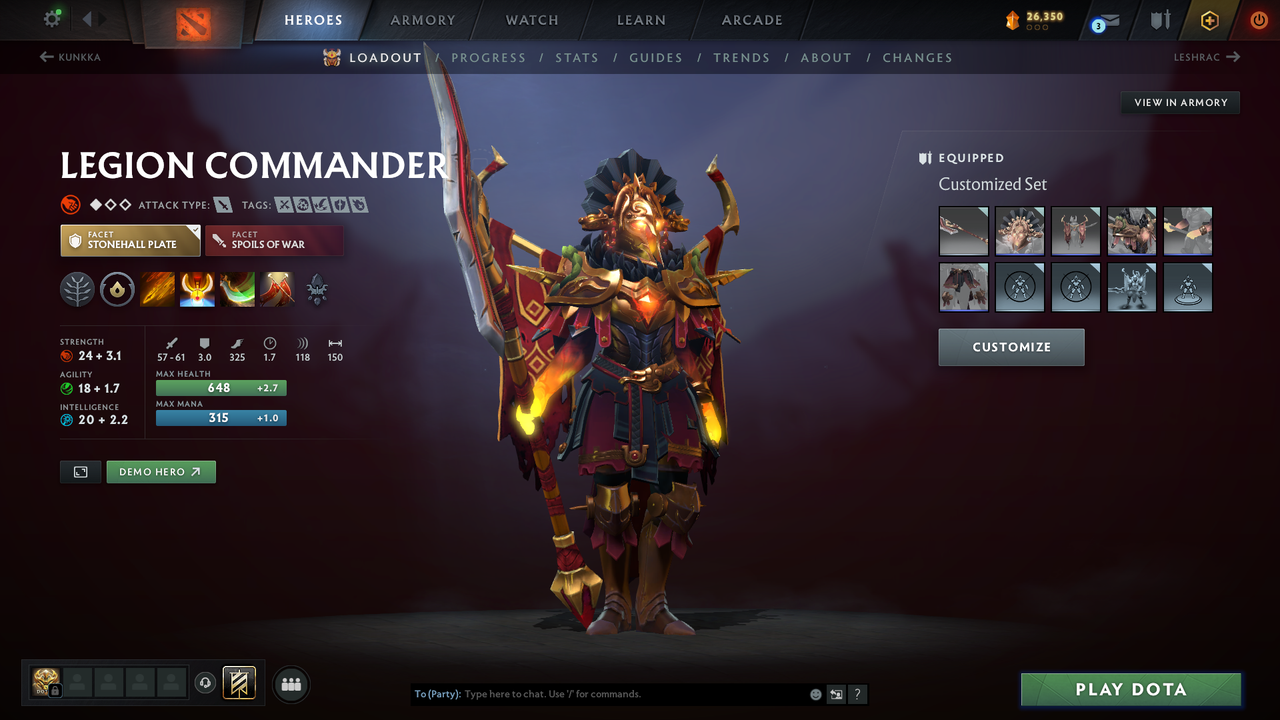This screenshot has width=1280, height=720.
Task: Open the talent tree icon
Action: (78, 289)
